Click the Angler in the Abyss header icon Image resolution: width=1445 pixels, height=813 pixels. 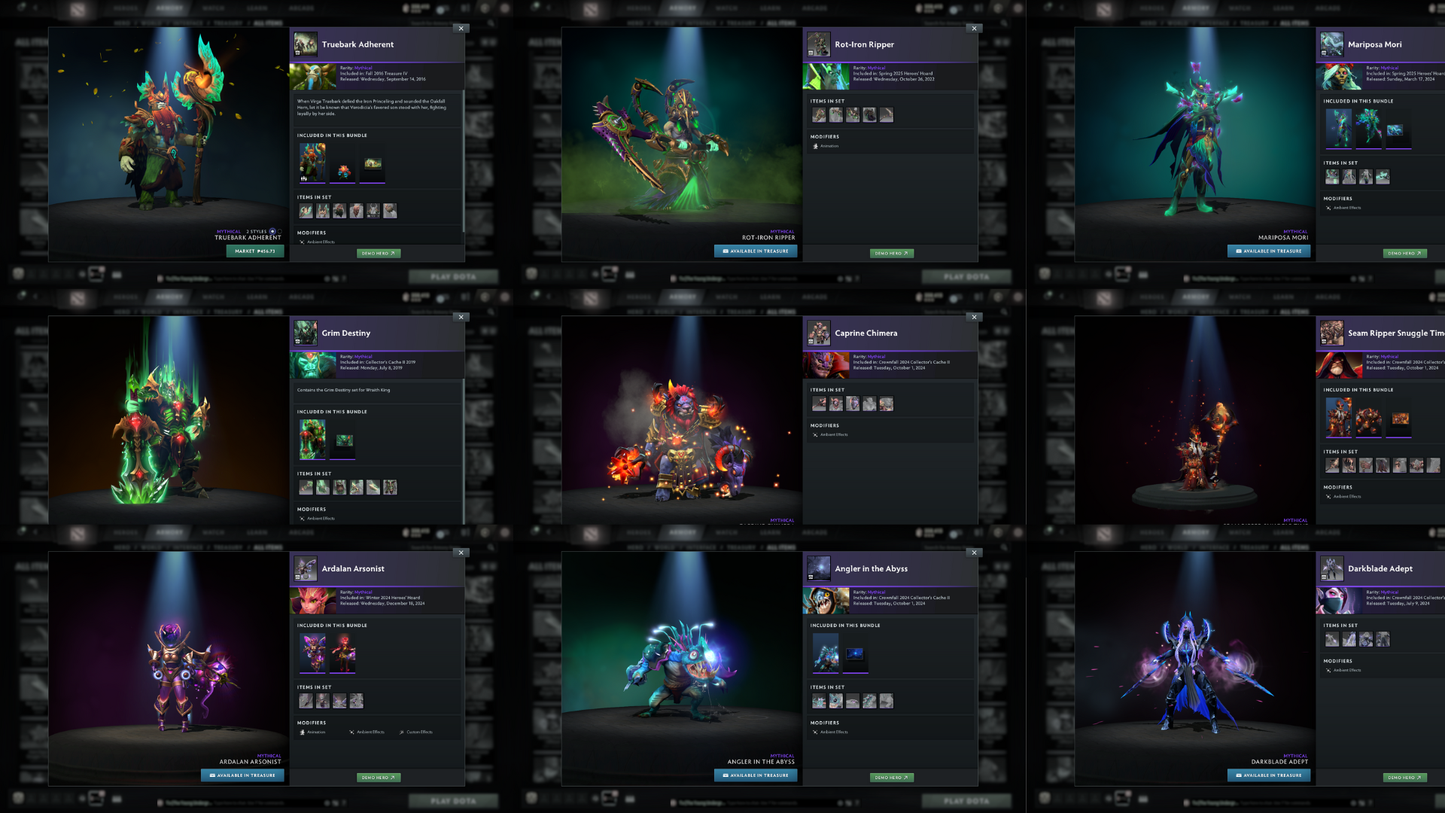[818, 568]
